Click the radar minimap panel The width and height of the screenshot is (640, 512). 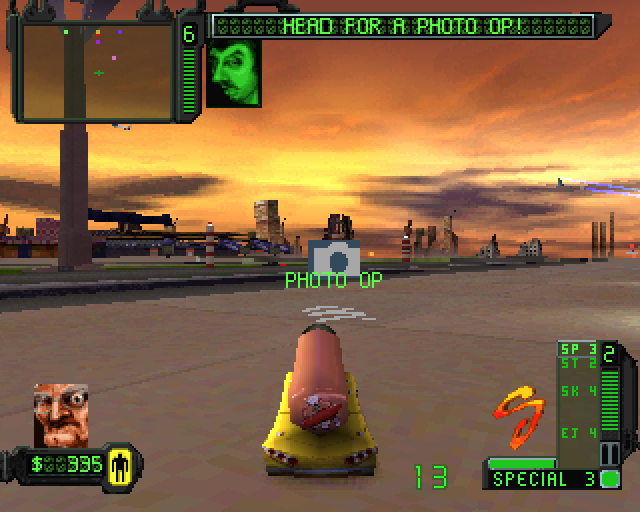coord(97,70)
